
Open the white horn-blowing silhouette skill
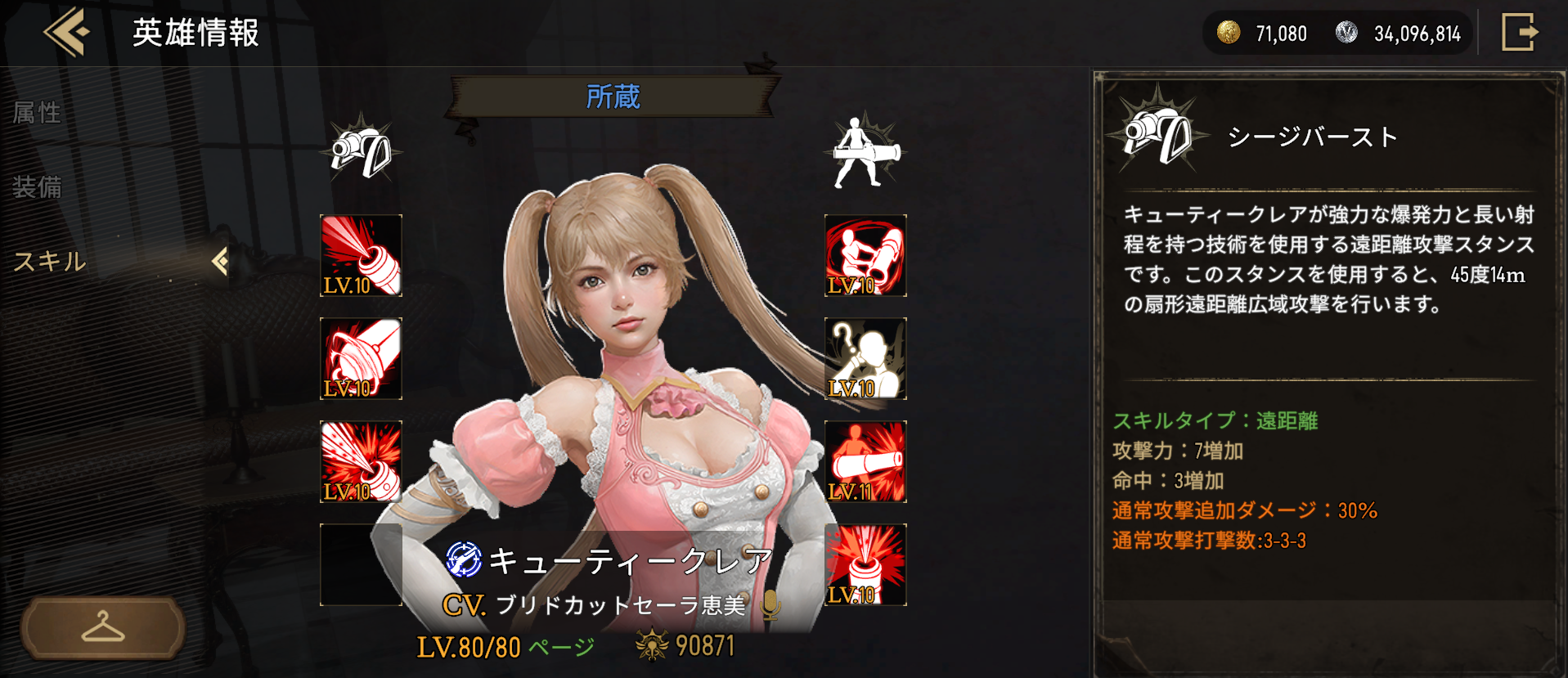(x=864, y=358)
